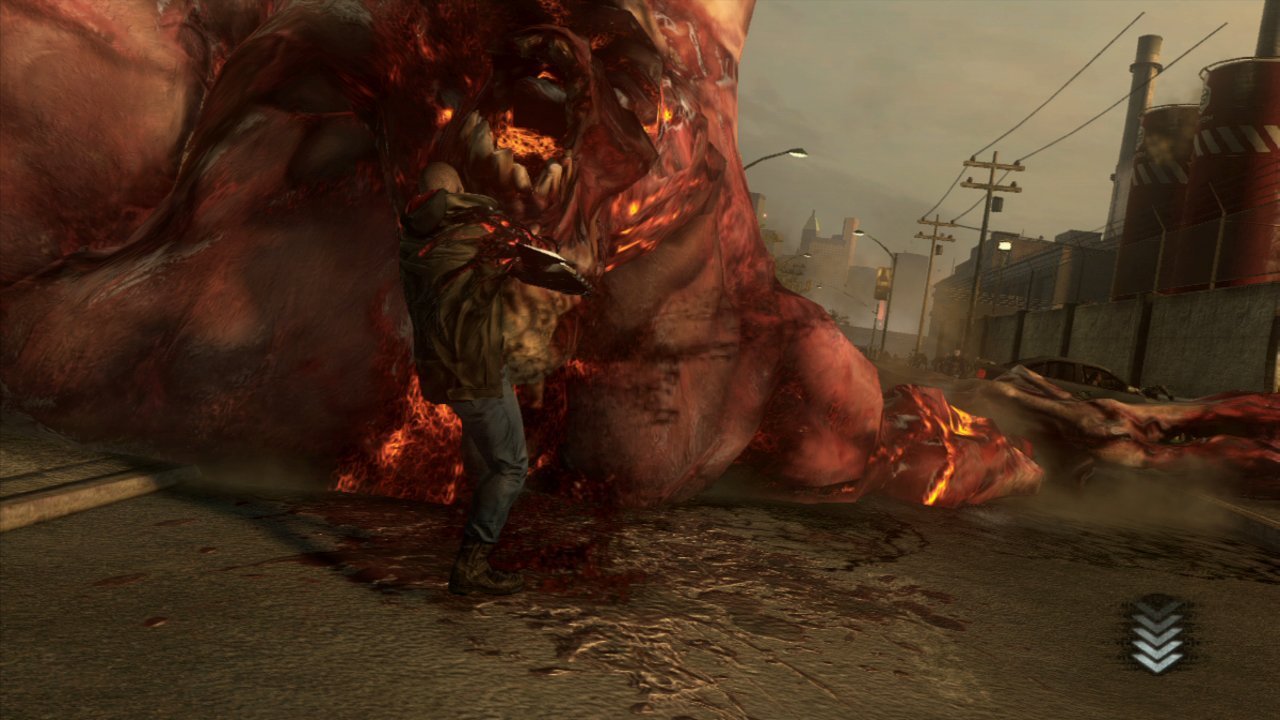Select the transformer box on the utility pole
This screenshot has width=1280, height=720.
tap(998, 201)
